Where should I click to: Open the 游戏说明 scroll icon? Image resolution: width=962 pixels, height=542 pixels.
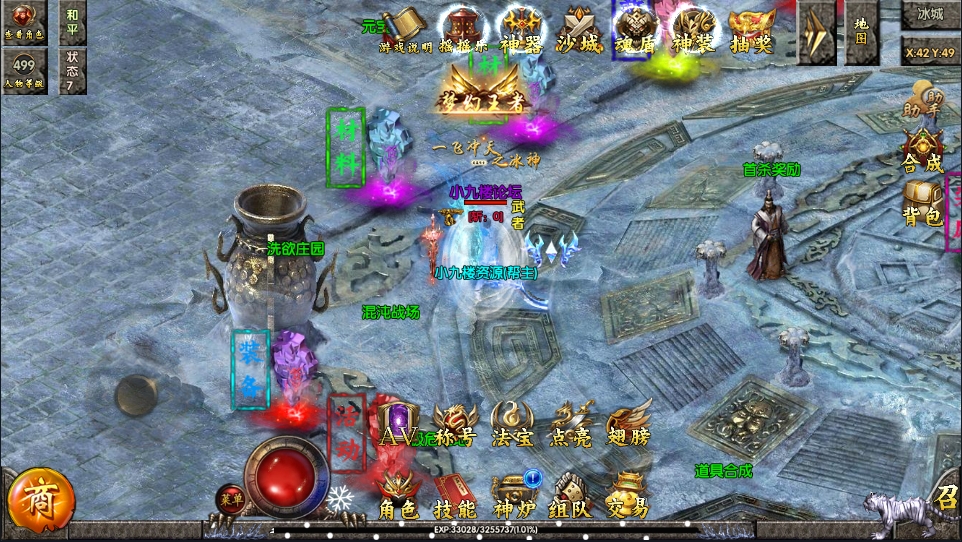pyautogui.click(x=405, y=30)
